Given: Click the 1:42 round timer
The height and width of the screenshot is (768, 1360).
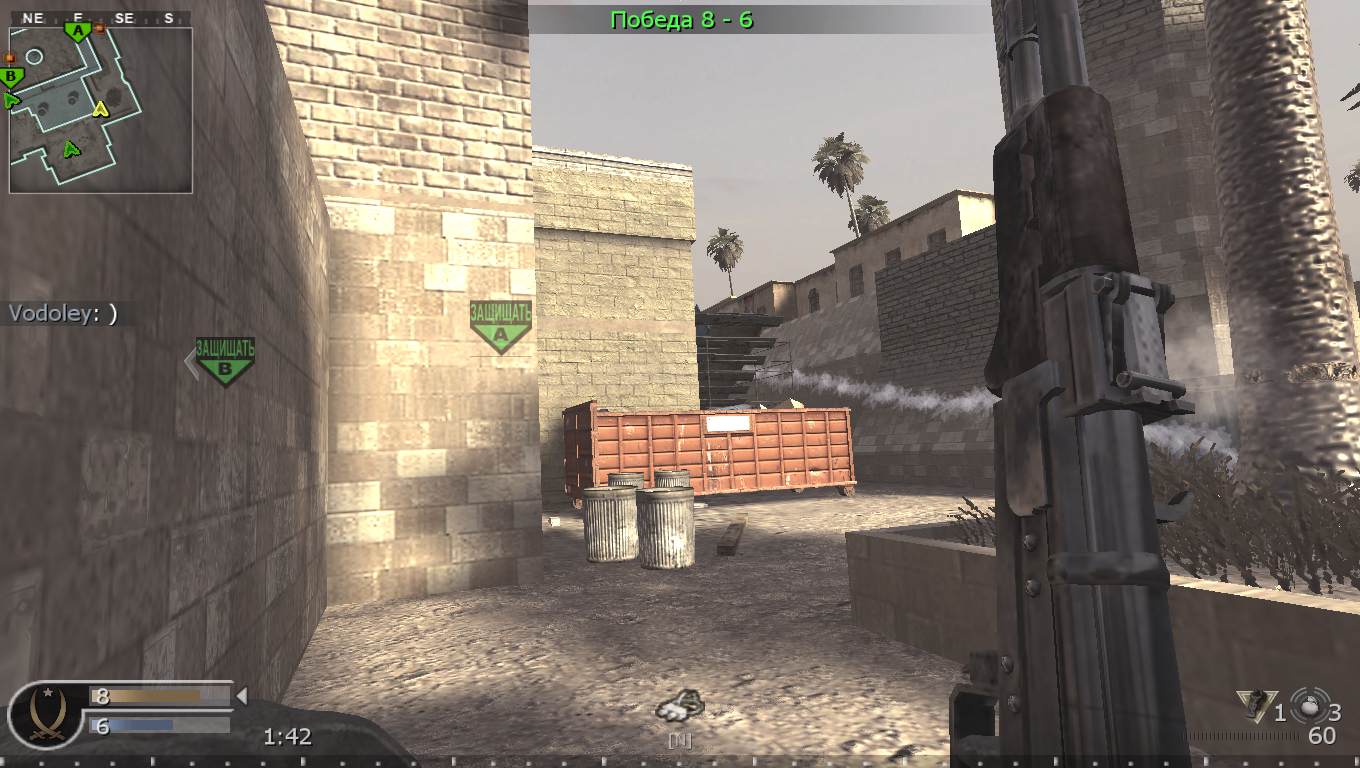Looking at the screenshot, I should (x=288, y=736).
